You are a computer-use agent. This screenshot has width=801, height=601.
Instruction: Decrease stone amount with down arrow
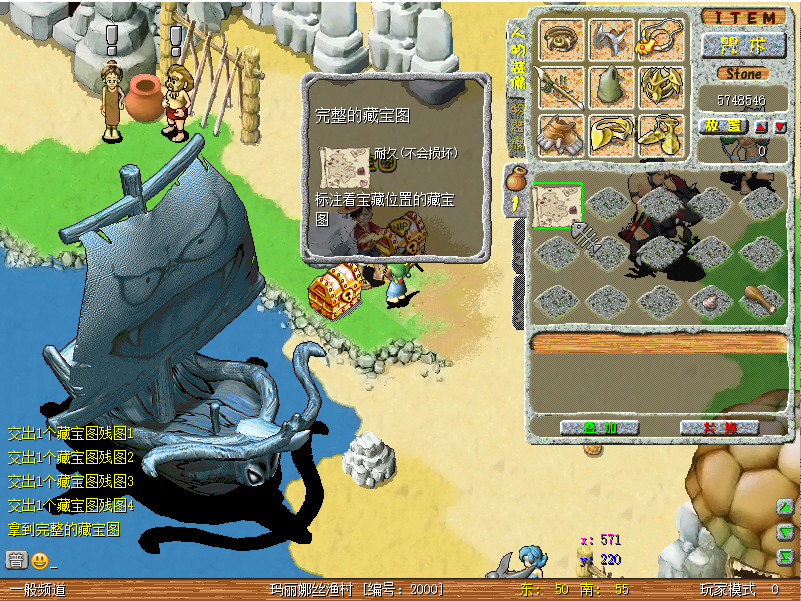tap(780, 127)
